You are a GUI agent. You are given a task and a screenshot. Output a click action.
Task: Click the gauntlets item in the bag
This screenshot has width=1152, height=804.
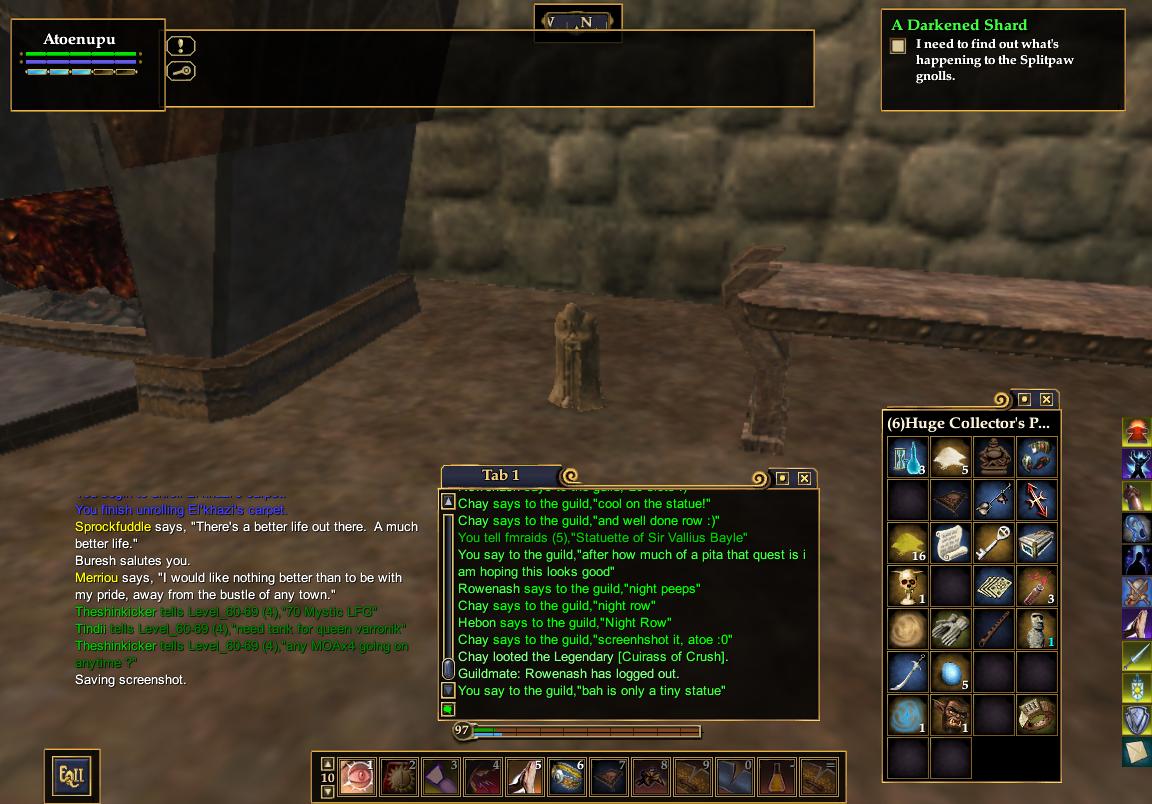click(x=951, y=629)
